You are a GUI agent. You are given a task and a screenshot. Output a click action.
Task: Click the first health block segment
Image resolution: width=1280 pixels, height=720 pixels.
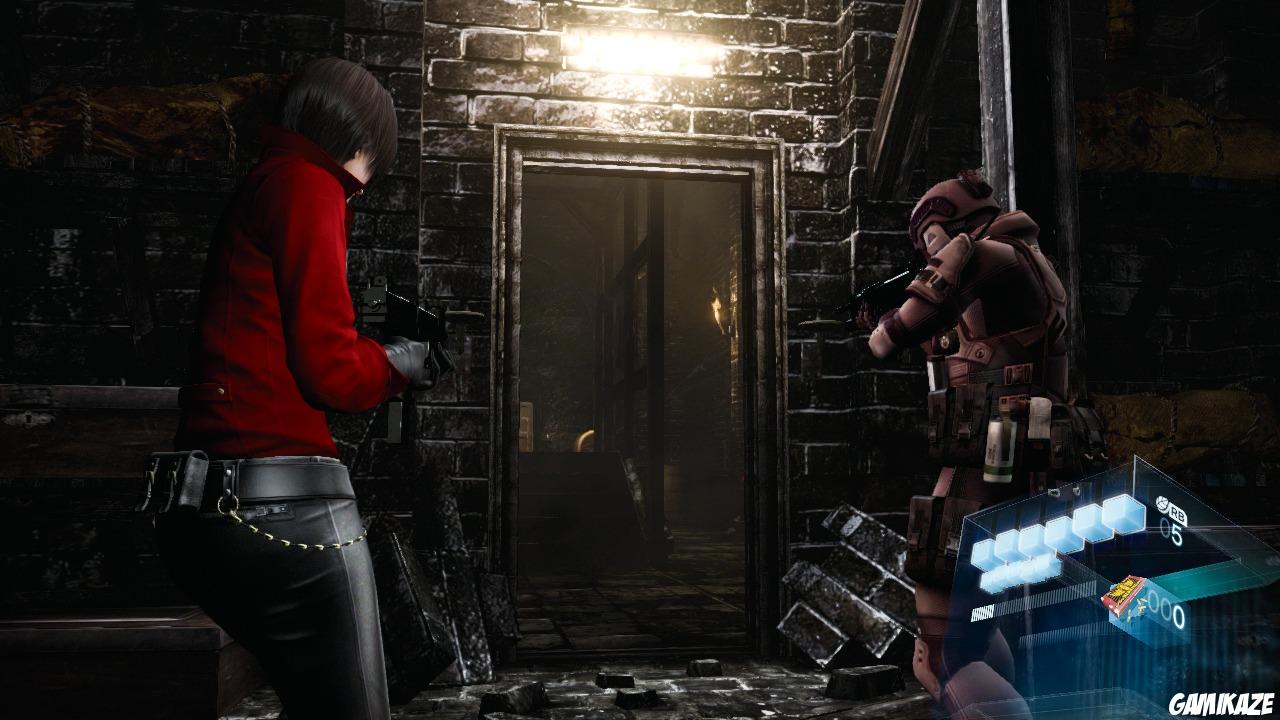tap(983, 552)
